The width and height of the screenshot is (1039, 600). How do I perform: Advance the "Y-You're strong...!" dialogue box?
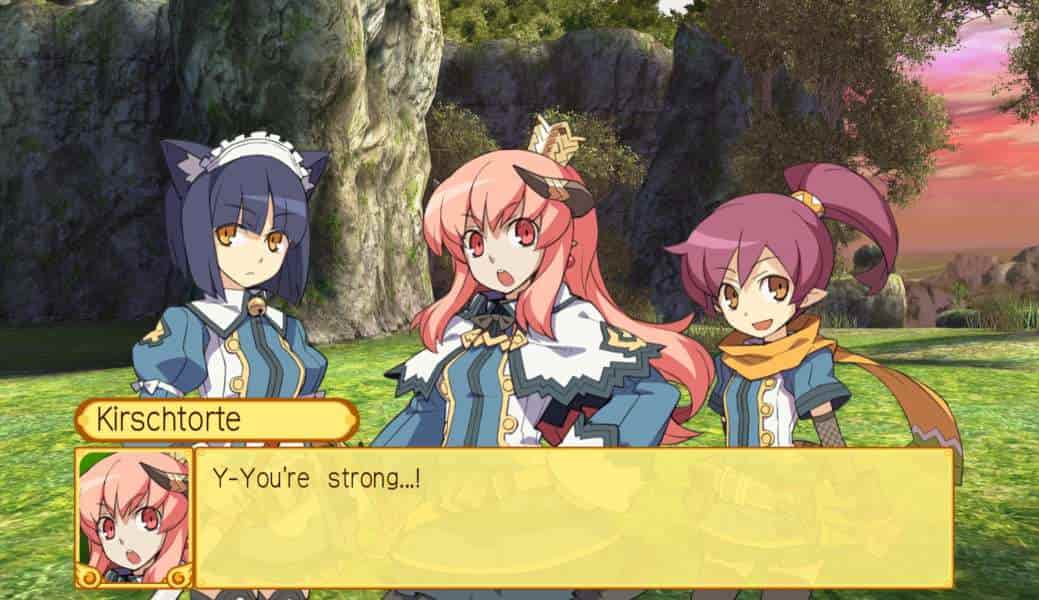coord(573,517)
